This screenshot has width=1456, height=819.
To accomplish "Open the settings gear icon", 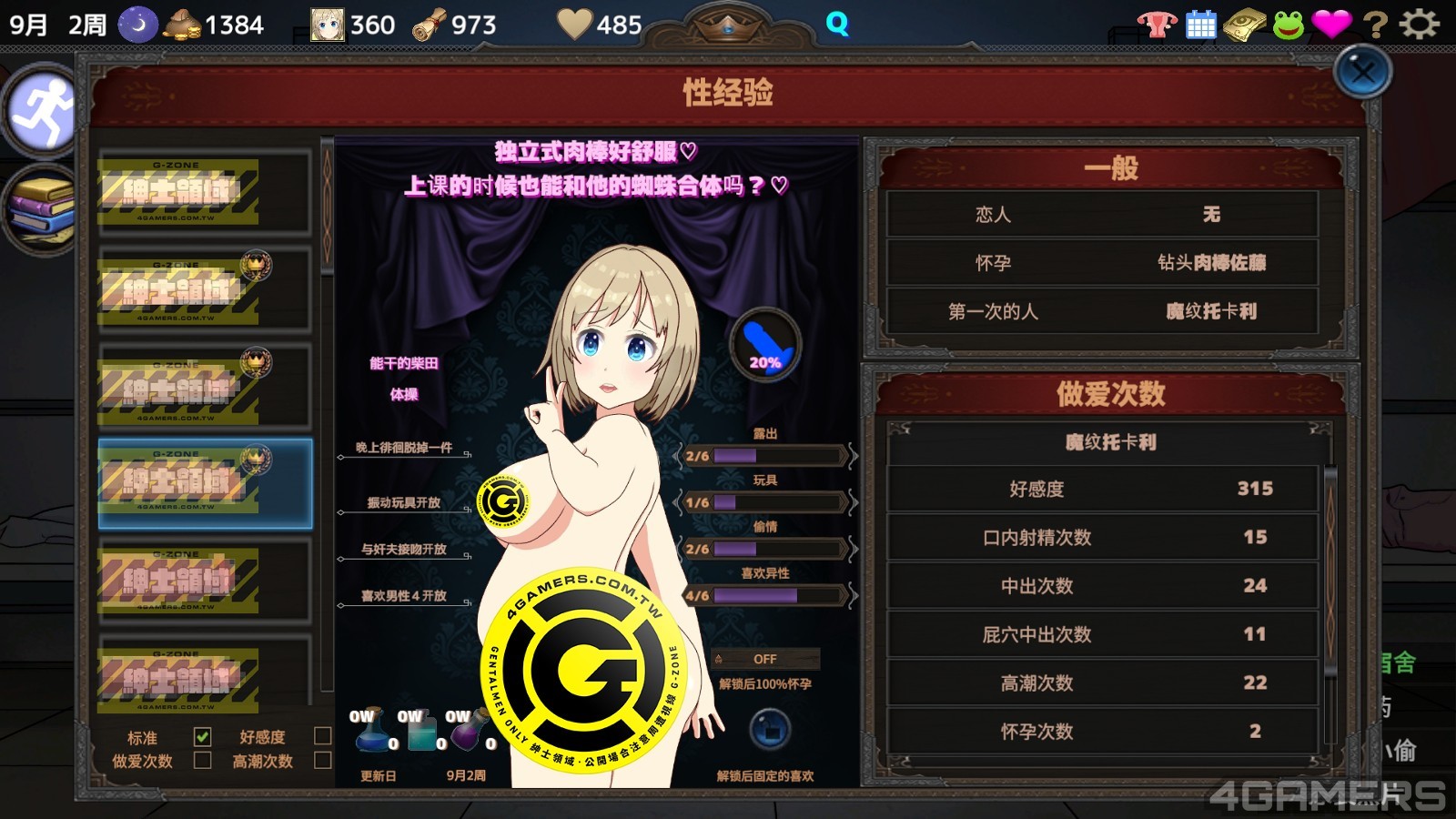I will click(x=1419, y=25).
